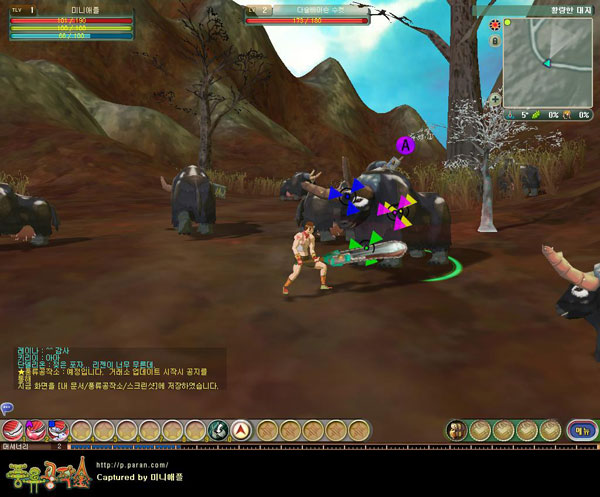This screenshot has width=600, height=497.
Task: Select the character portrait icon slot
Action: pos(456,430)
